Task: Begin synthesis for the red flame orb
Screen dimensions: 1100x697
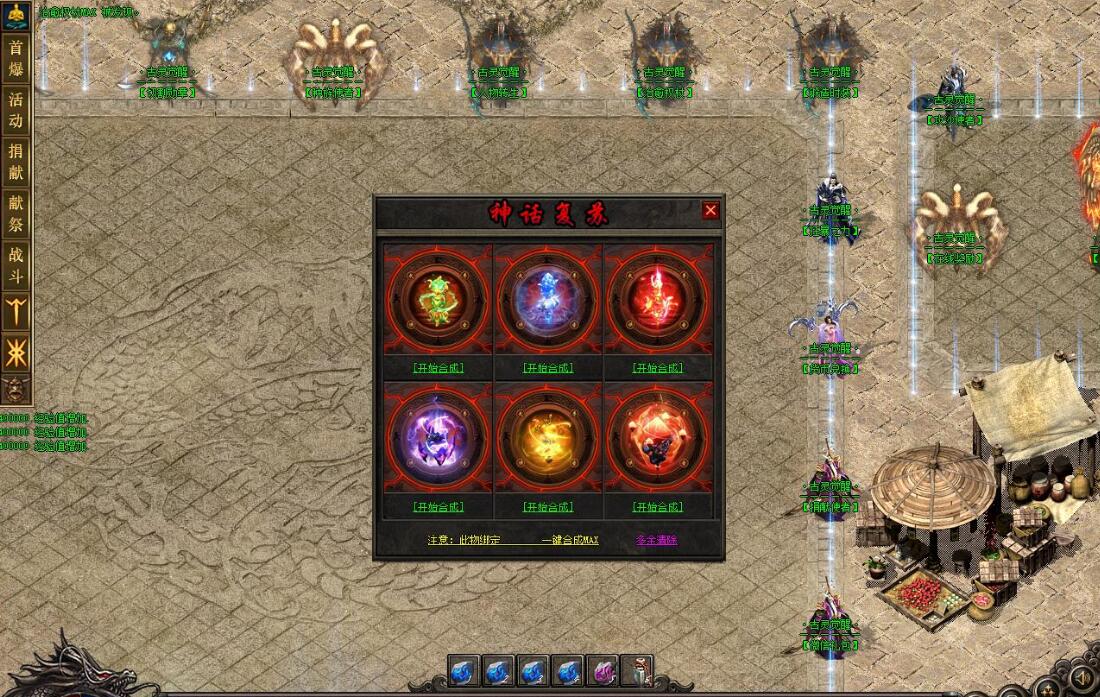Action: point(658,368)
